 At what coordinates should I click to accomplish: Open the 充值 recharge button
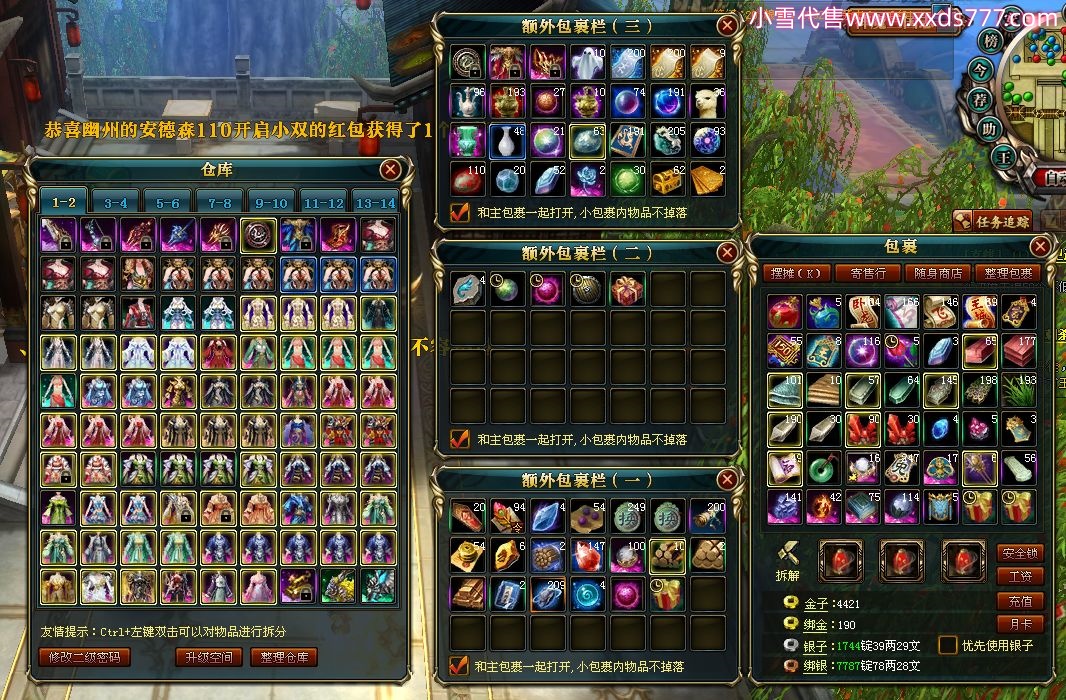tap(1020, 601)
